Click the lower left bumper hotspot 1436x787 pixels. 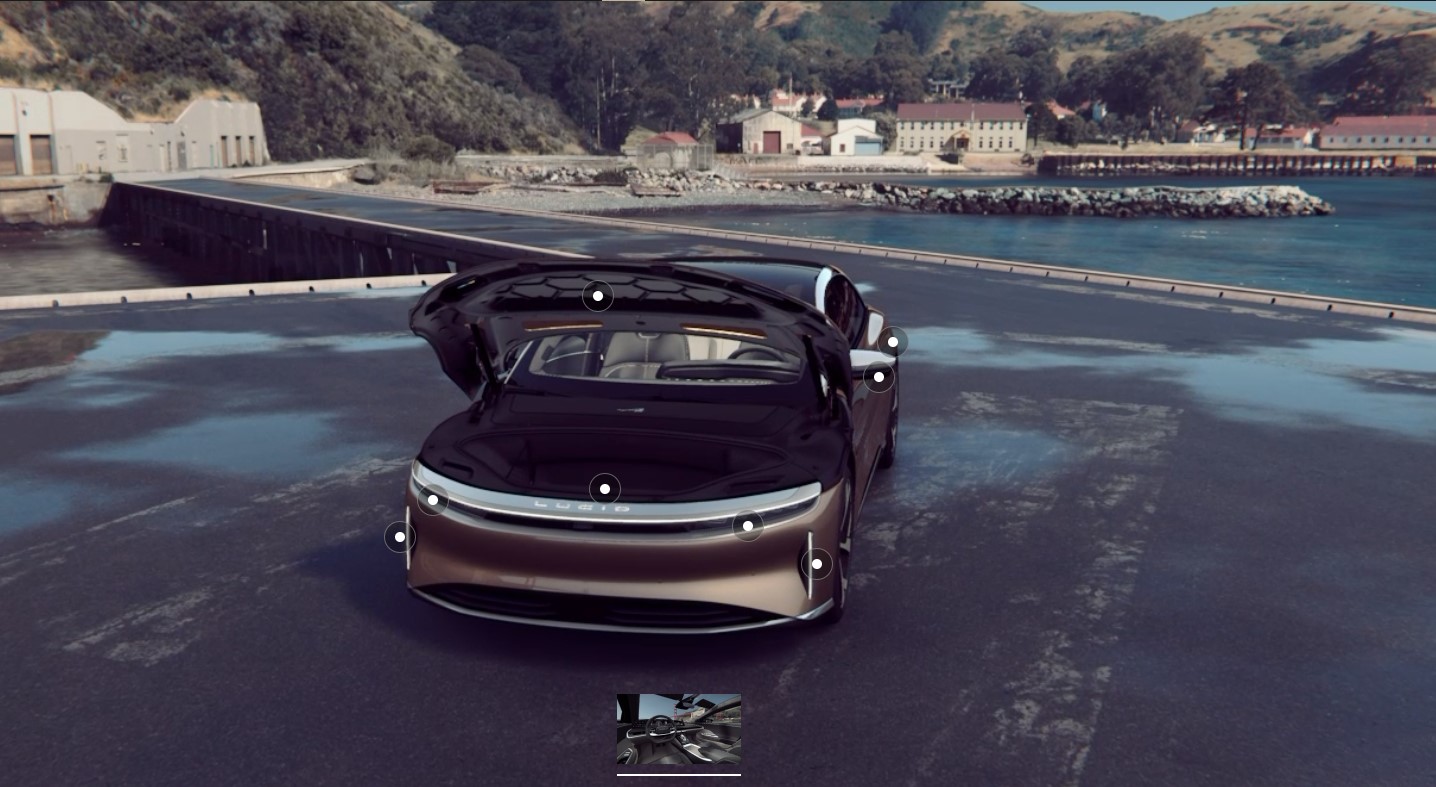pyautogui.click(x=399, y=536)
